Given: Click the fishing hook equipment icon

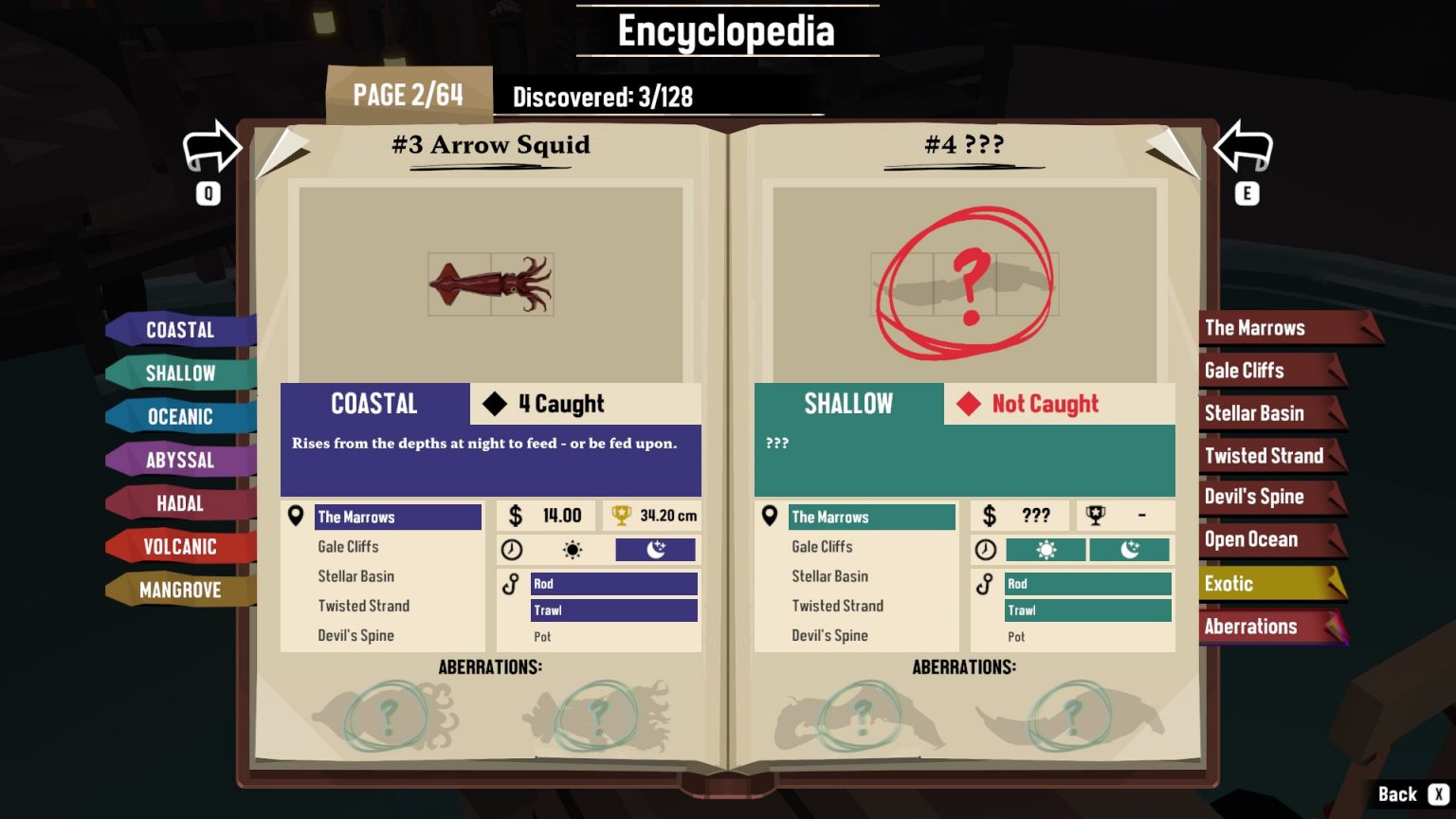Looking at the screenshot, I should click(510, 584).
